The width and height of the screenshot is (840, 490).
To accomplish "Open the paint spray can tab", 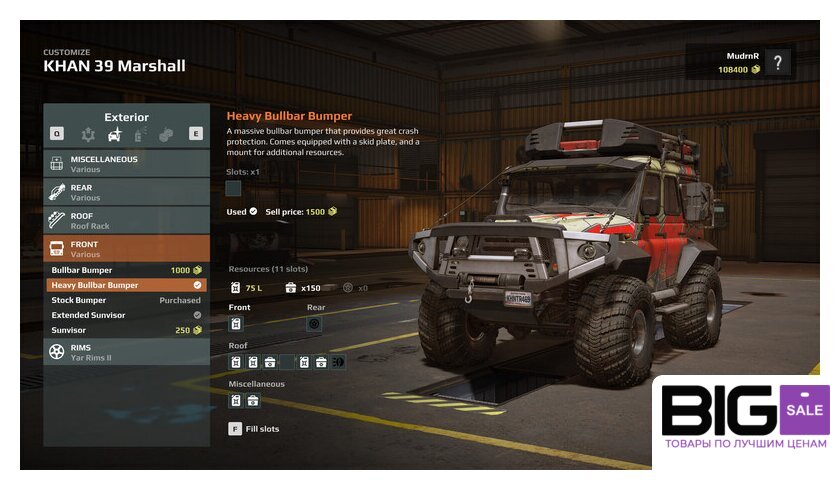I will coord(141,133).
